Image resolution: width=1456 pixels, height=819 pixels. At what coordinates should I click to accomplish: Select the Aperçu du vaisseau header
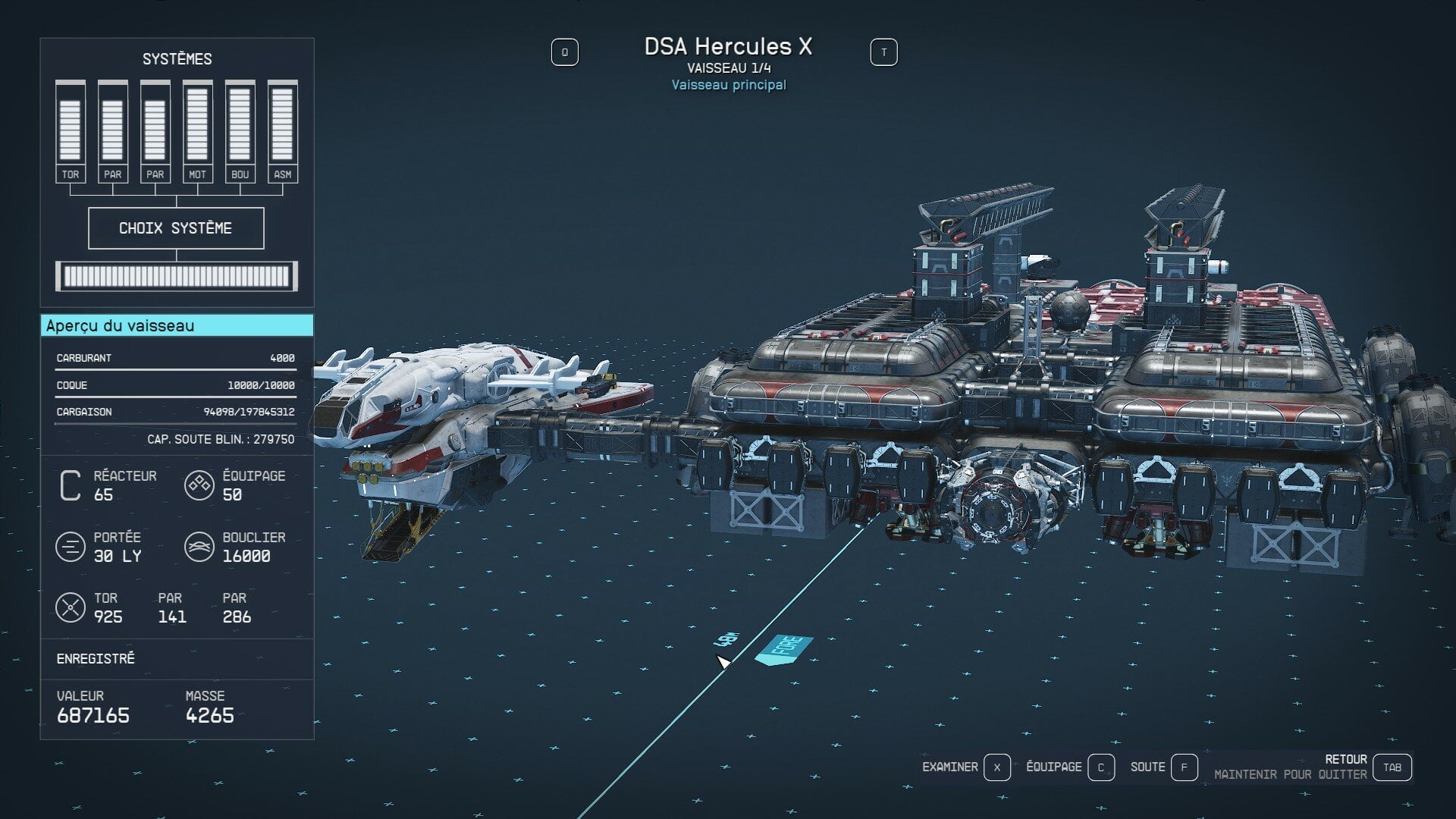point(177,326)
